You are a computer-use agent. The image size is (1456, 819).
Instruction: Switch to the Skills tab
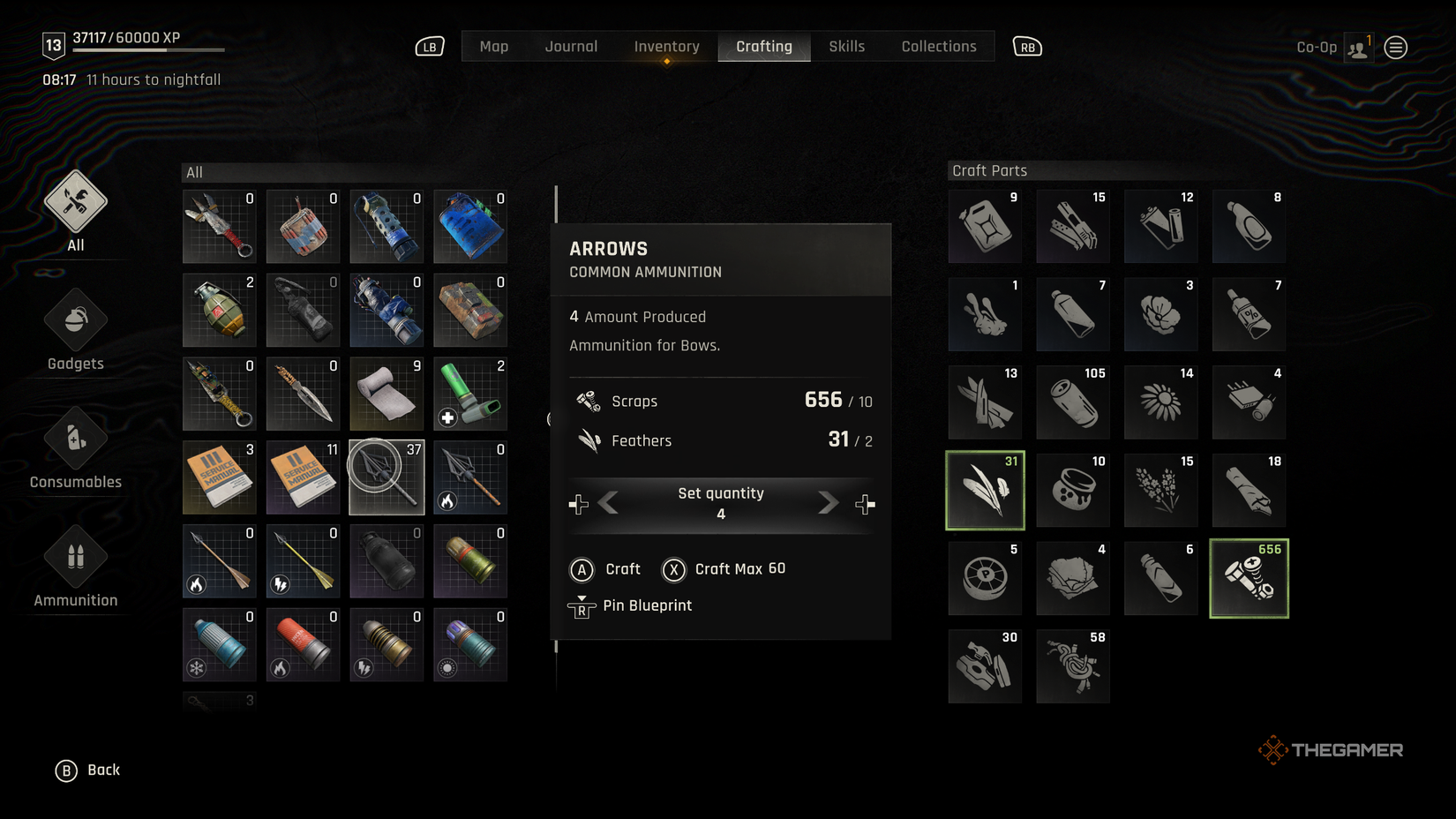point(845,46)
